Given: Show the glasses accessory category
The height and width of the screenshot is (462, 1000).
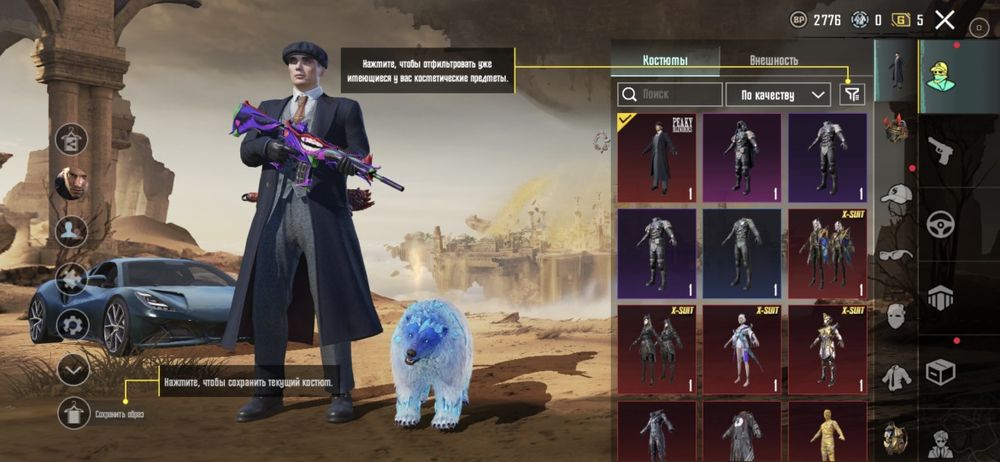Looking at the screenshot, I should click(x=896, y=254).
